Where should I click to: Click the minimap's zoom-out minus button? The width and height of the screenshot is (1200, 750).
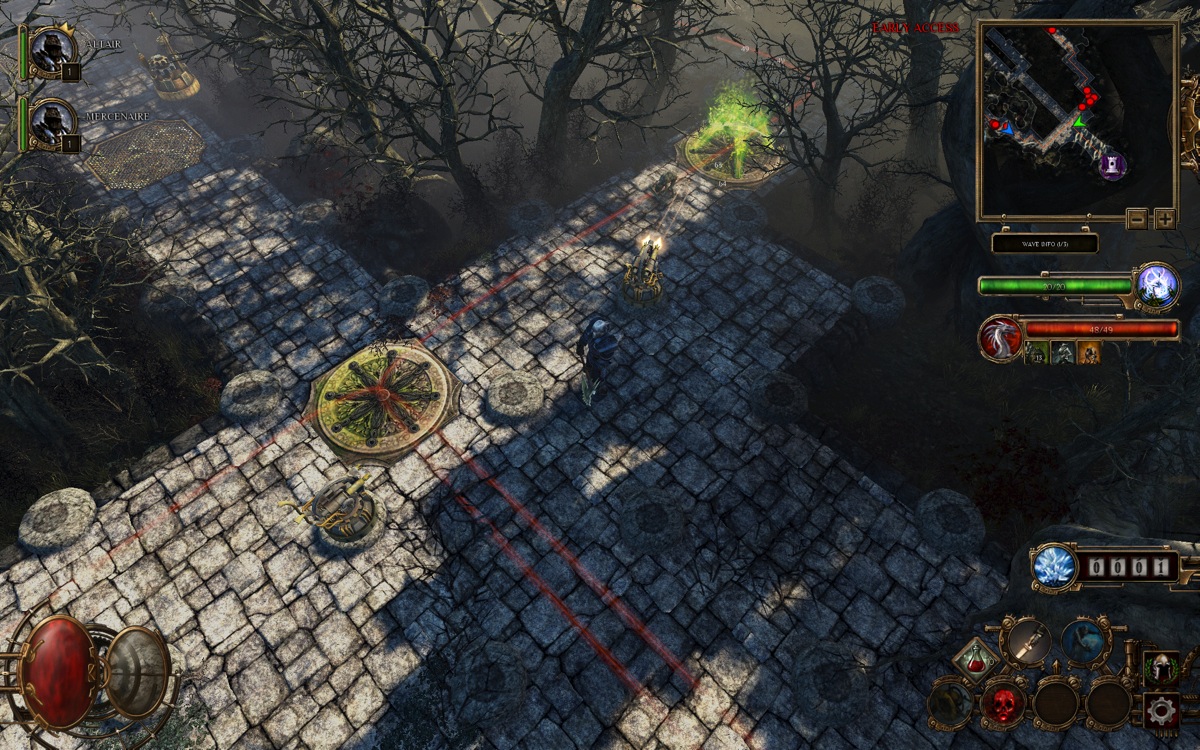[1138, 219]
